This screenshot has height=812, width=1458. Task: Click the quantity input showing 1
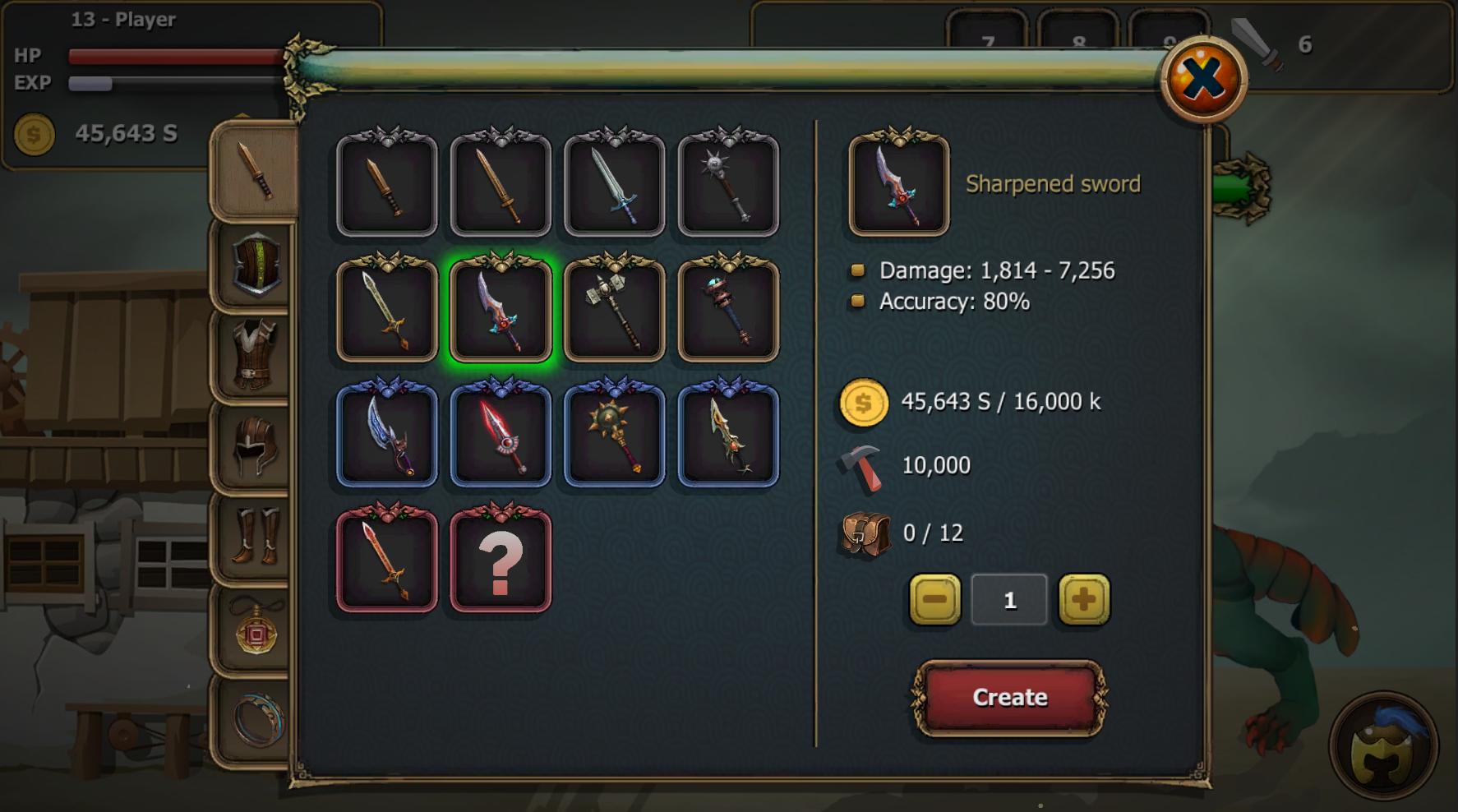pyautogui.click(x=1008, y=599)
